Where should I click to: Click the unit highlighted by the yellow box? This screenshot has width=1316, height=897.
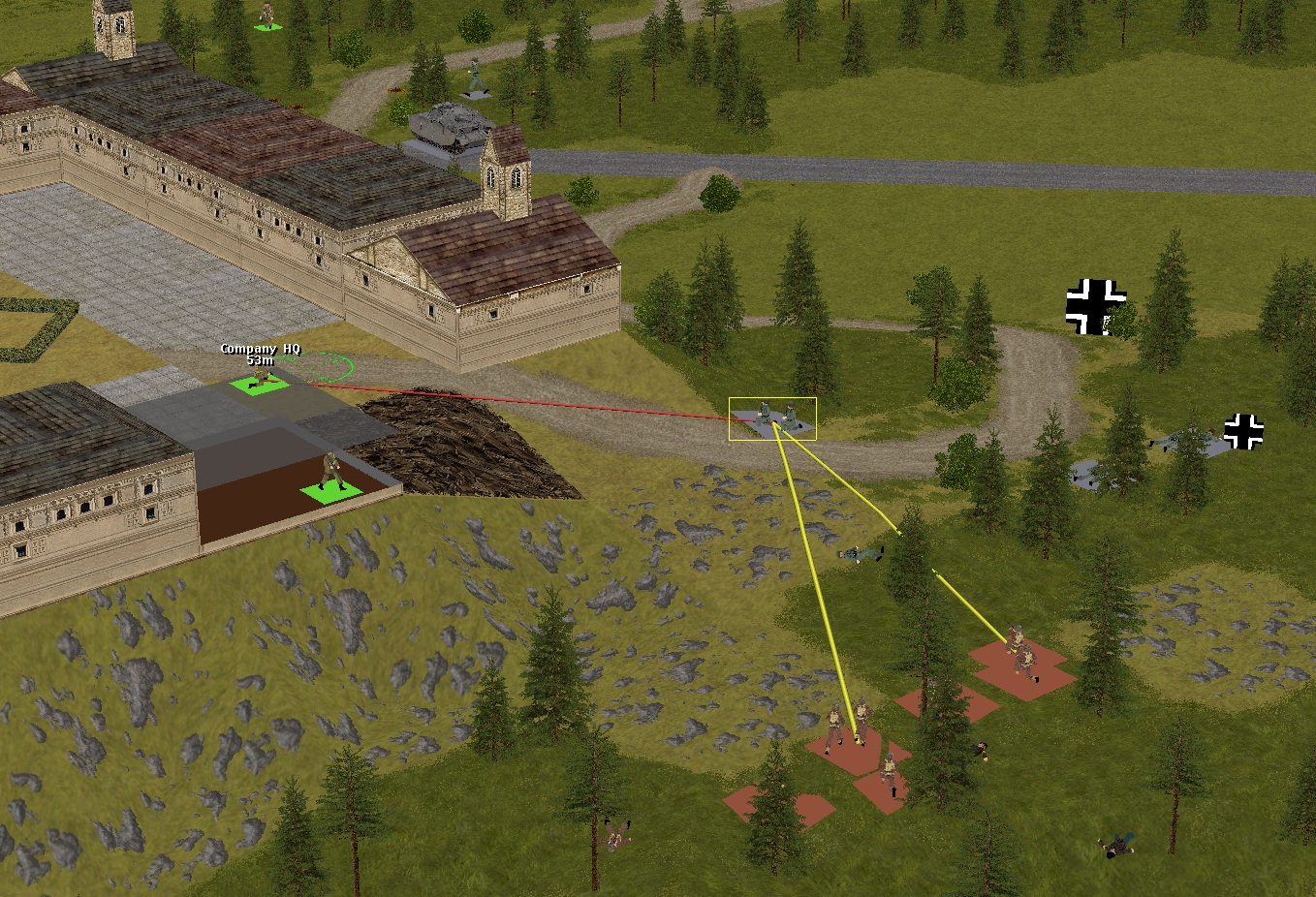[773, 418]
